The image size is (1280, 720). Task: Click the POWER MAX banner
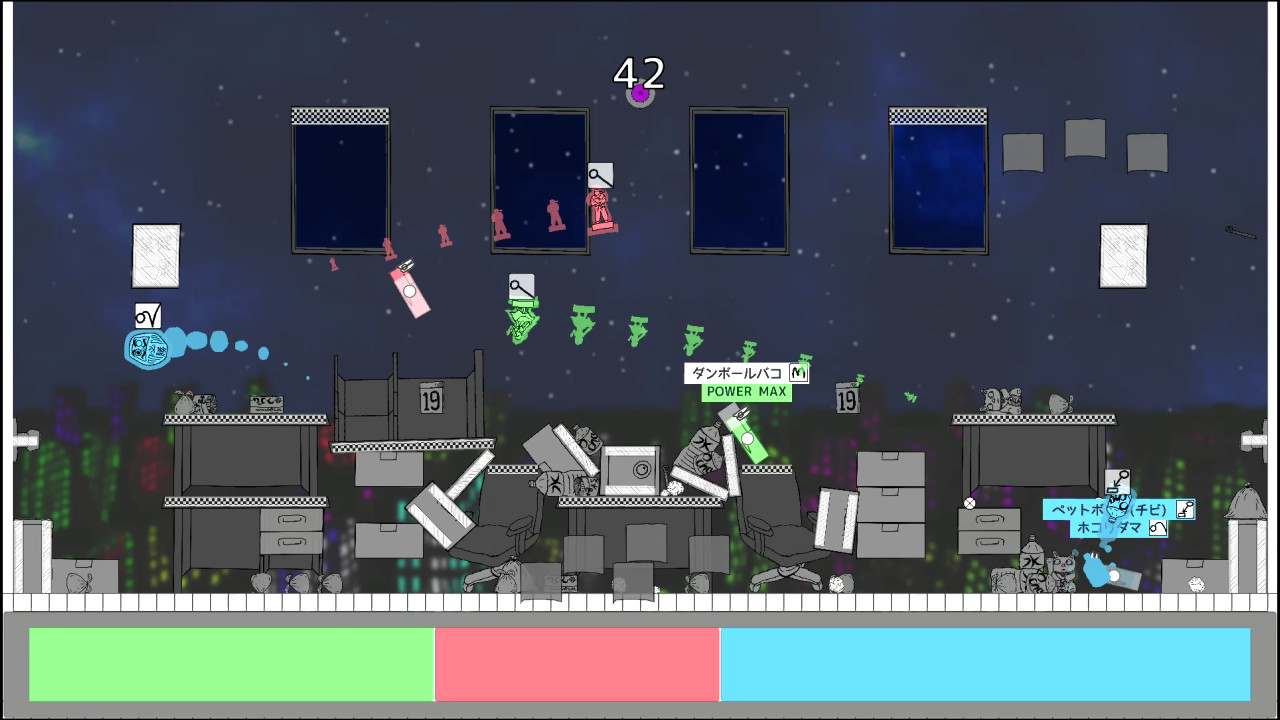coord(747,391)
